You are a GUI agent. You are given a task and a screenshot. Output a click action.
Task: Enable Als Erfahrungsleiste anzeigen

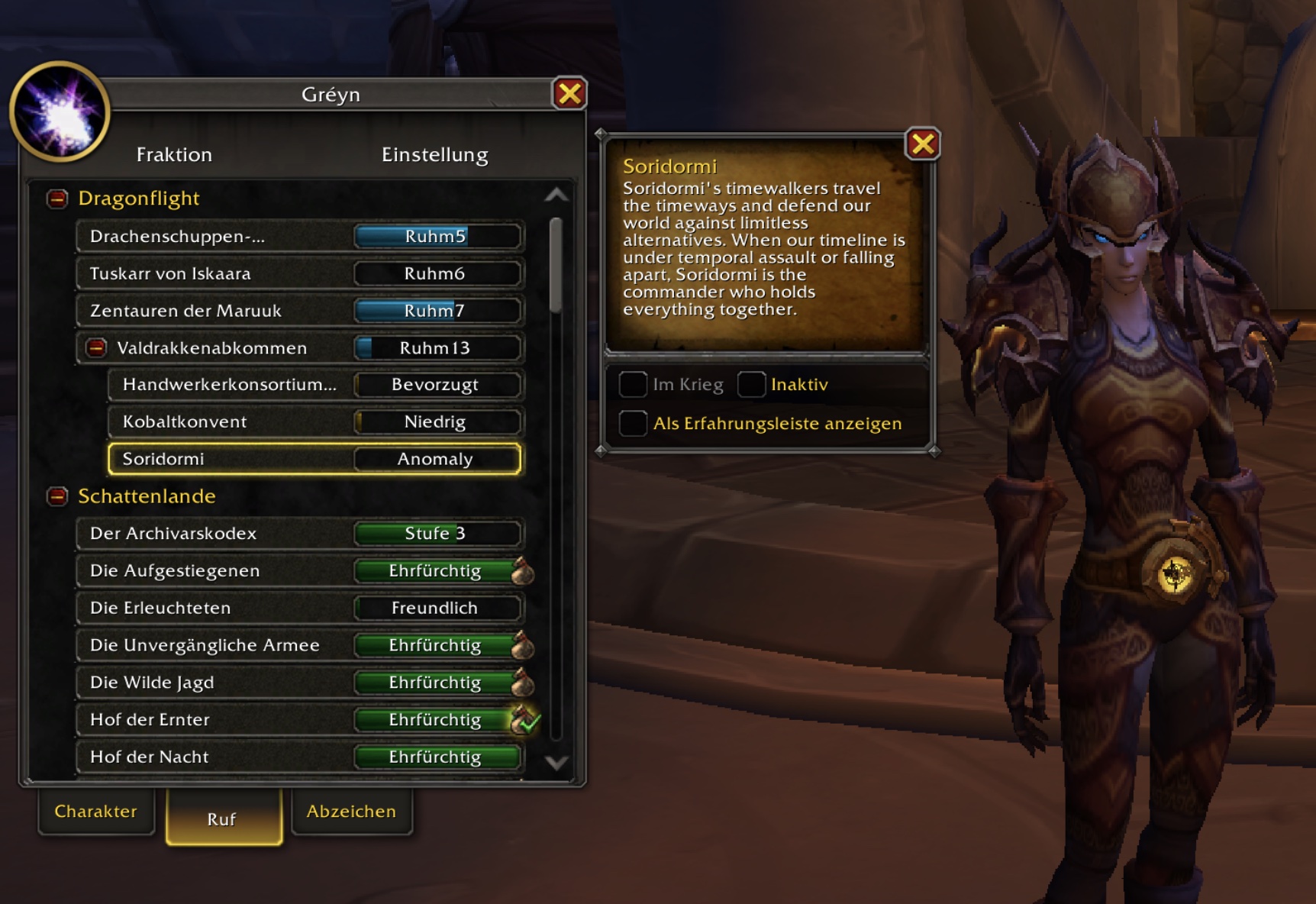tap(633, 423)
